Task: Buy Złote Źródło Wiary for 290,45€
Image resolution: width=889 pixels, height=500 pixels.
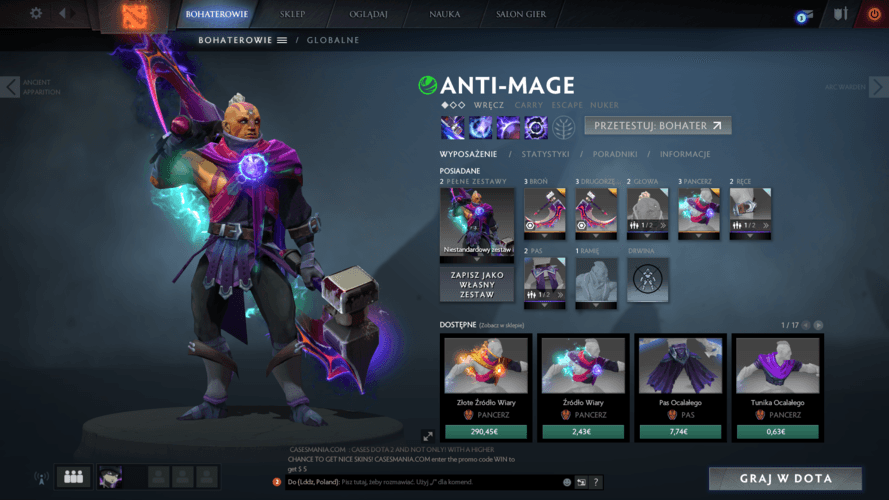Action: [x=477, y=432]
